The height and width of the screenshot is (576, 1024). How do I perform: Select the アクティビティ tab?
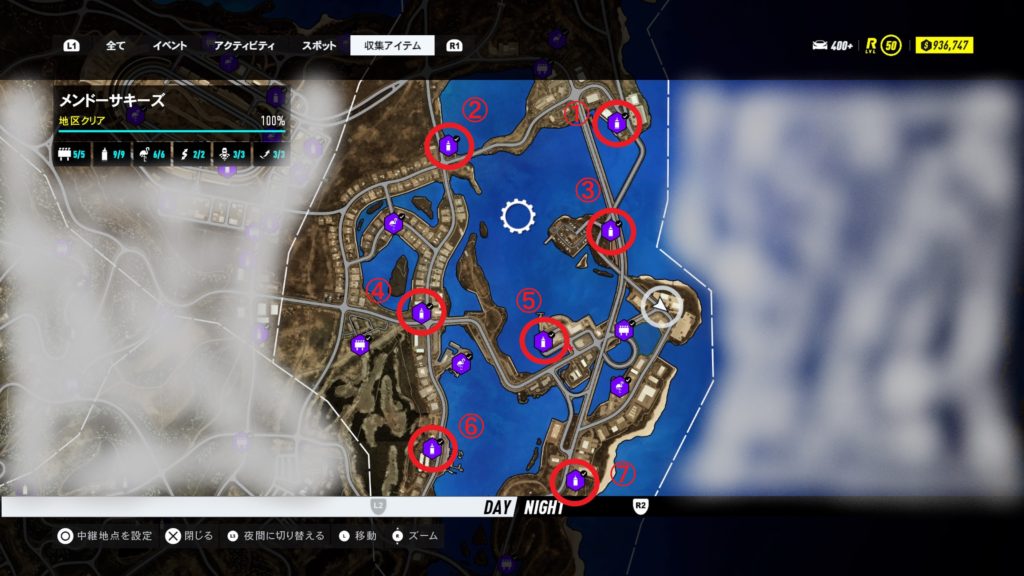click(244, 45)
